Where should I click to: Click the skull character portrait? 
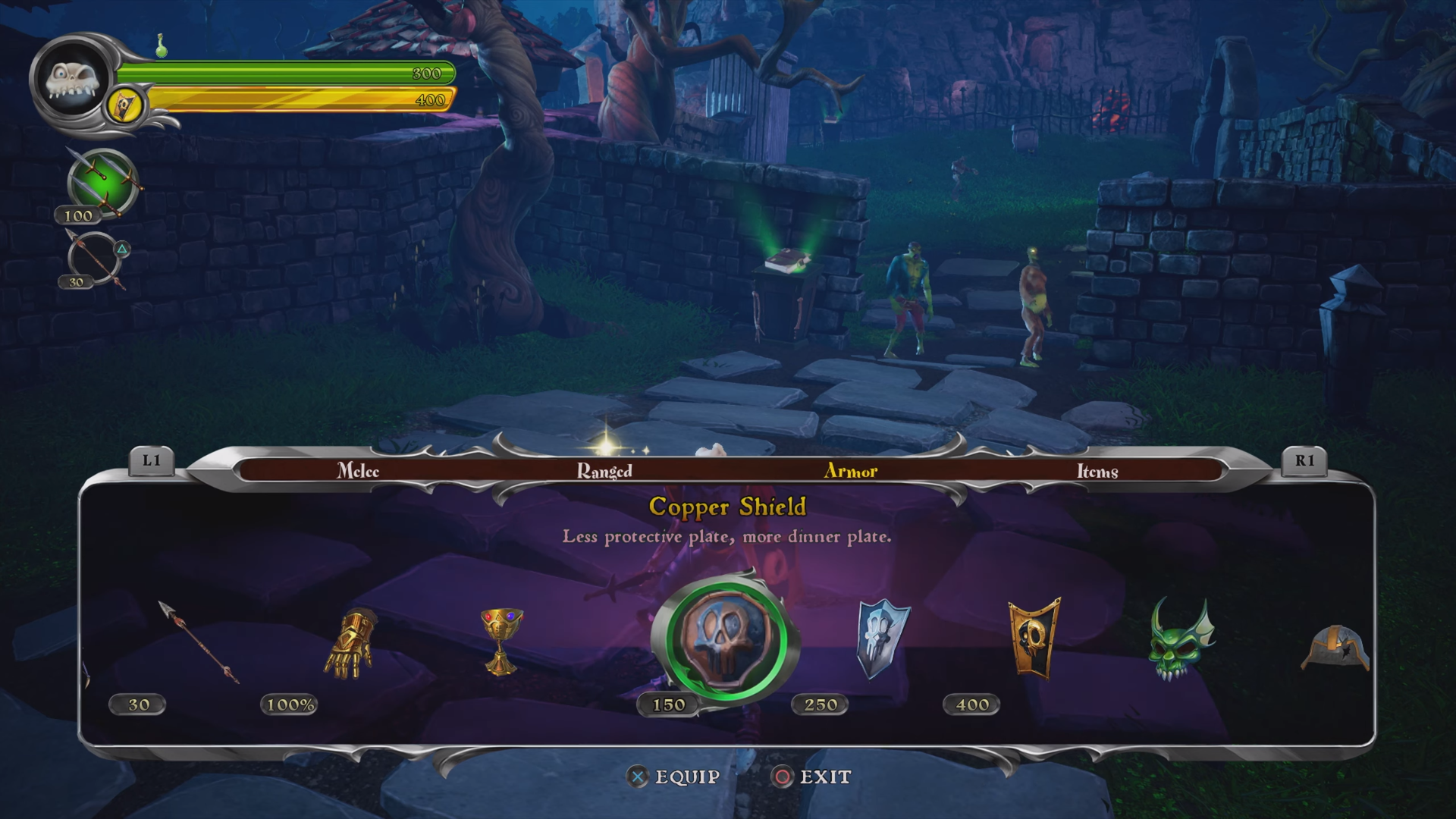click(72, 79)
